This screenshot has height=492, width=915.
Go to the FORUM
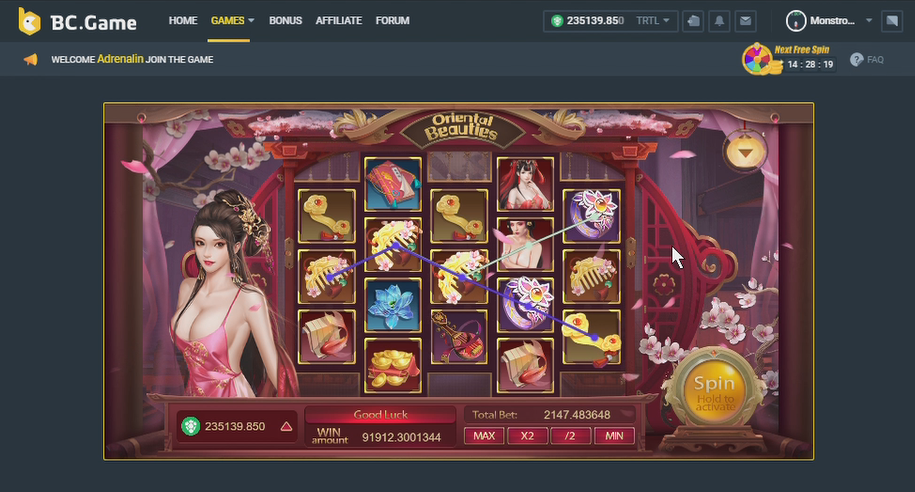(x=392, y=20)
